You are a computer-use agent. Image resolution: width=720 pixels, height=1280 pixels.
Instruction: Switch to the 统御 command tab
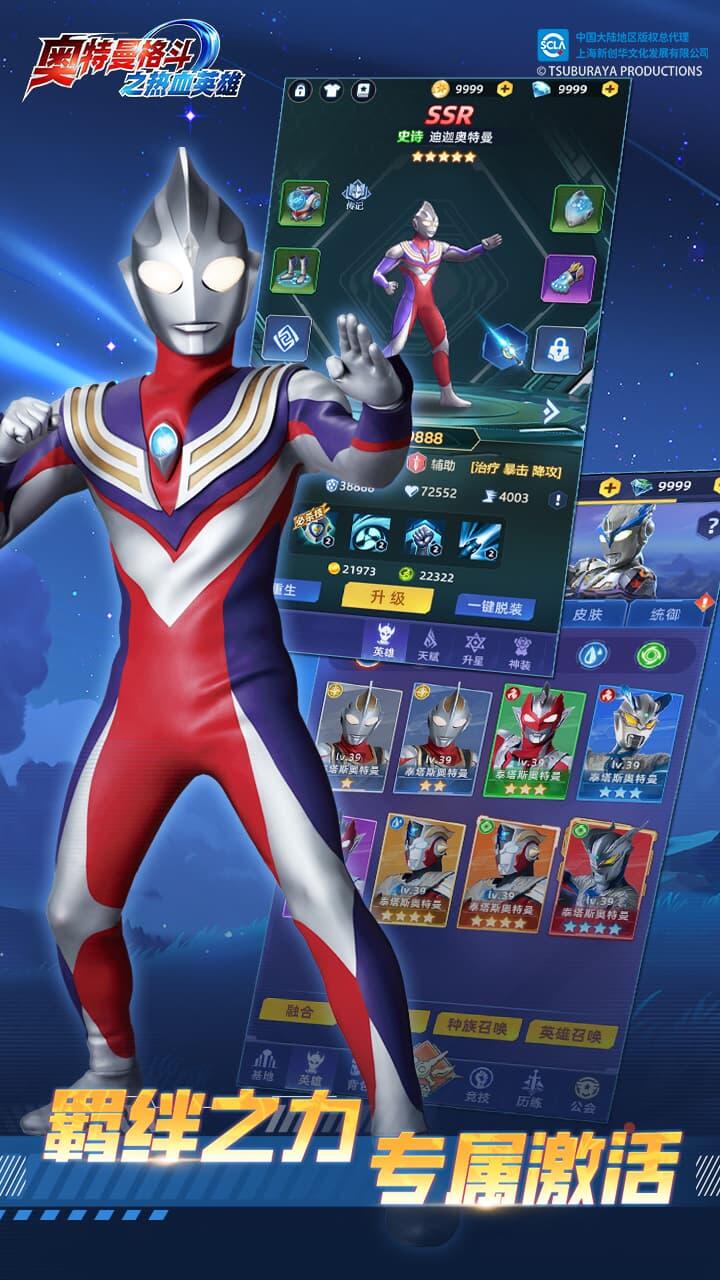click(664, 613)
